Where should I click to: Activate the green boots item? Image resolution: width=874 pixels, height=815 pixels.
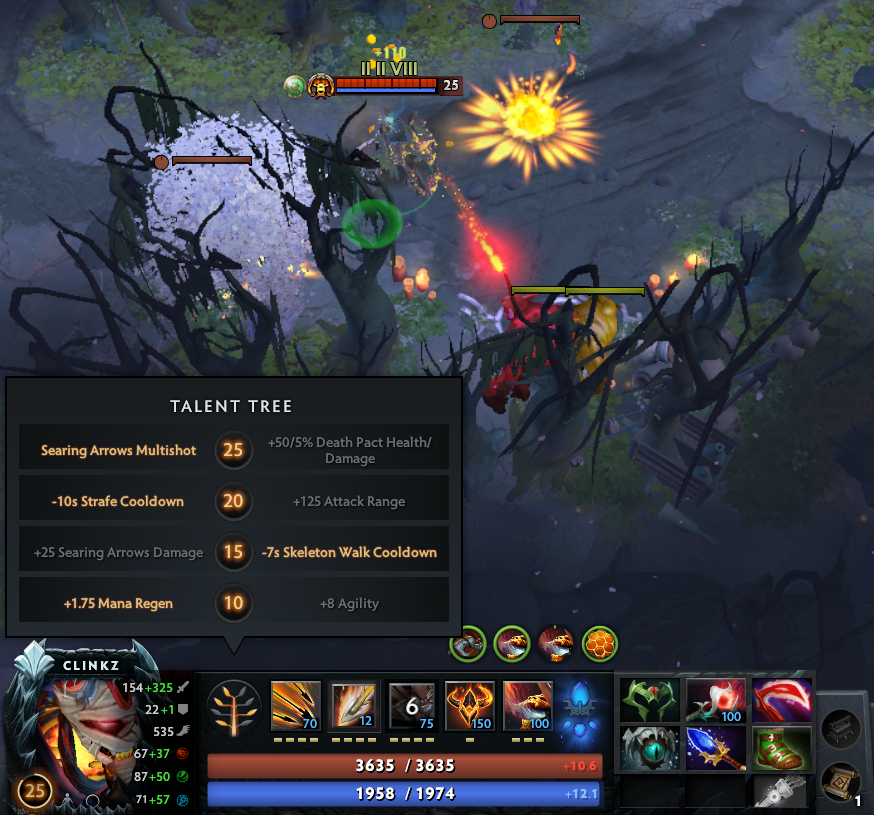(x=781, y=747)
